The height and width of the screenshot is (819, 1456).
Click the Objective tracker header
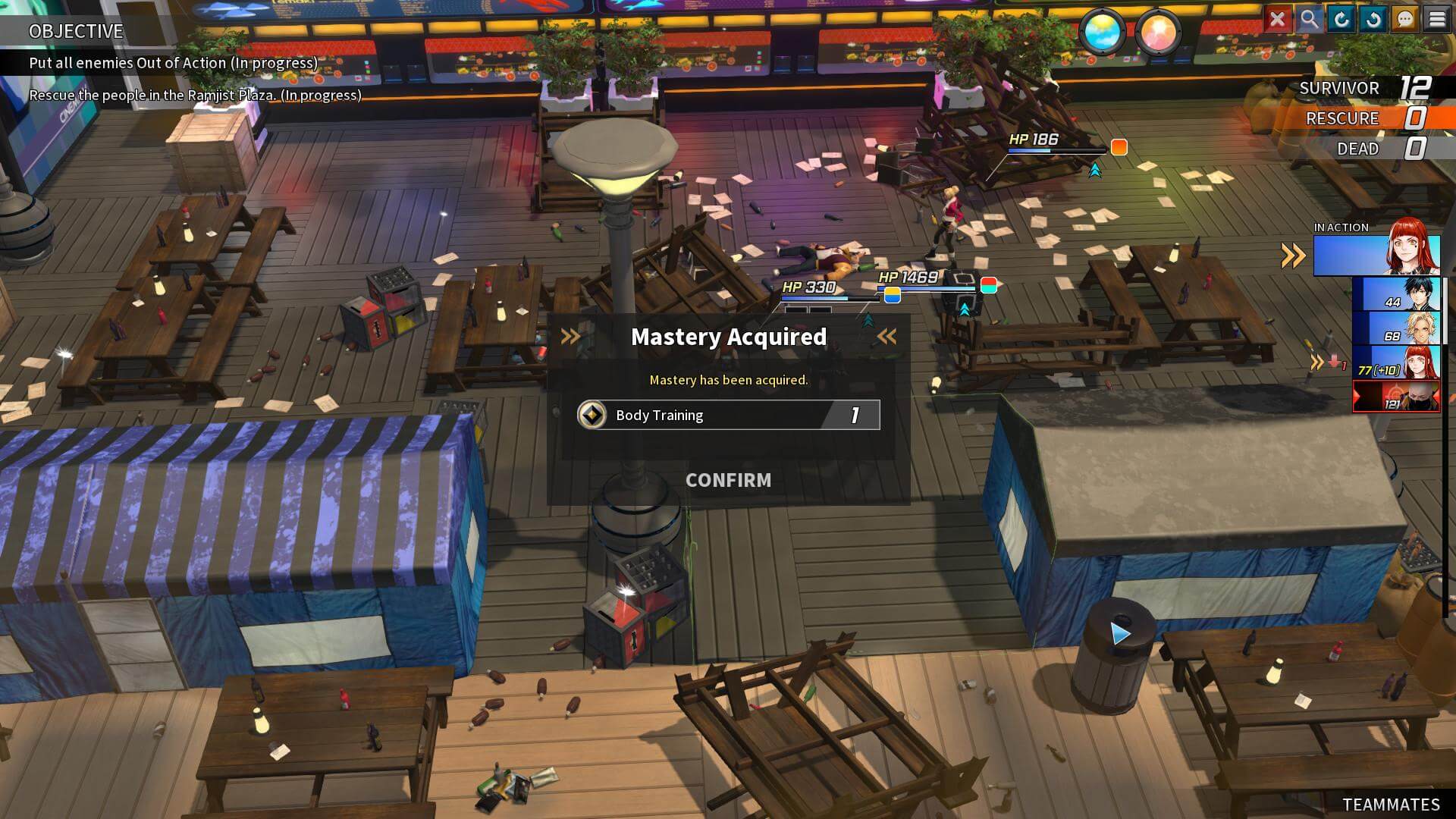(76, 31)
